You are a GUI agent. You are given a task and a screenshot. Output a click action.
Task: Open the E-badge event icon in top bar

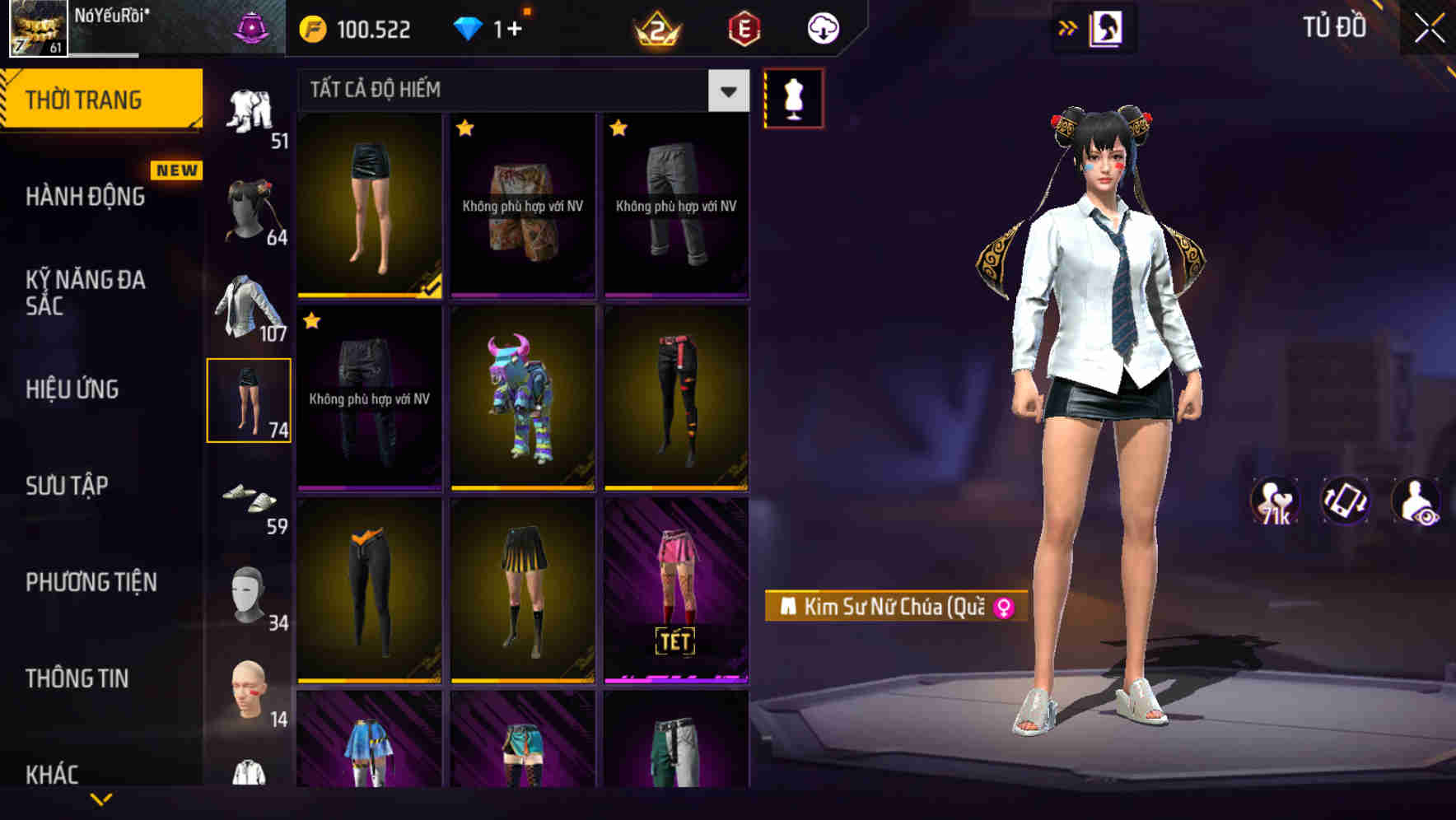point(744,27)
